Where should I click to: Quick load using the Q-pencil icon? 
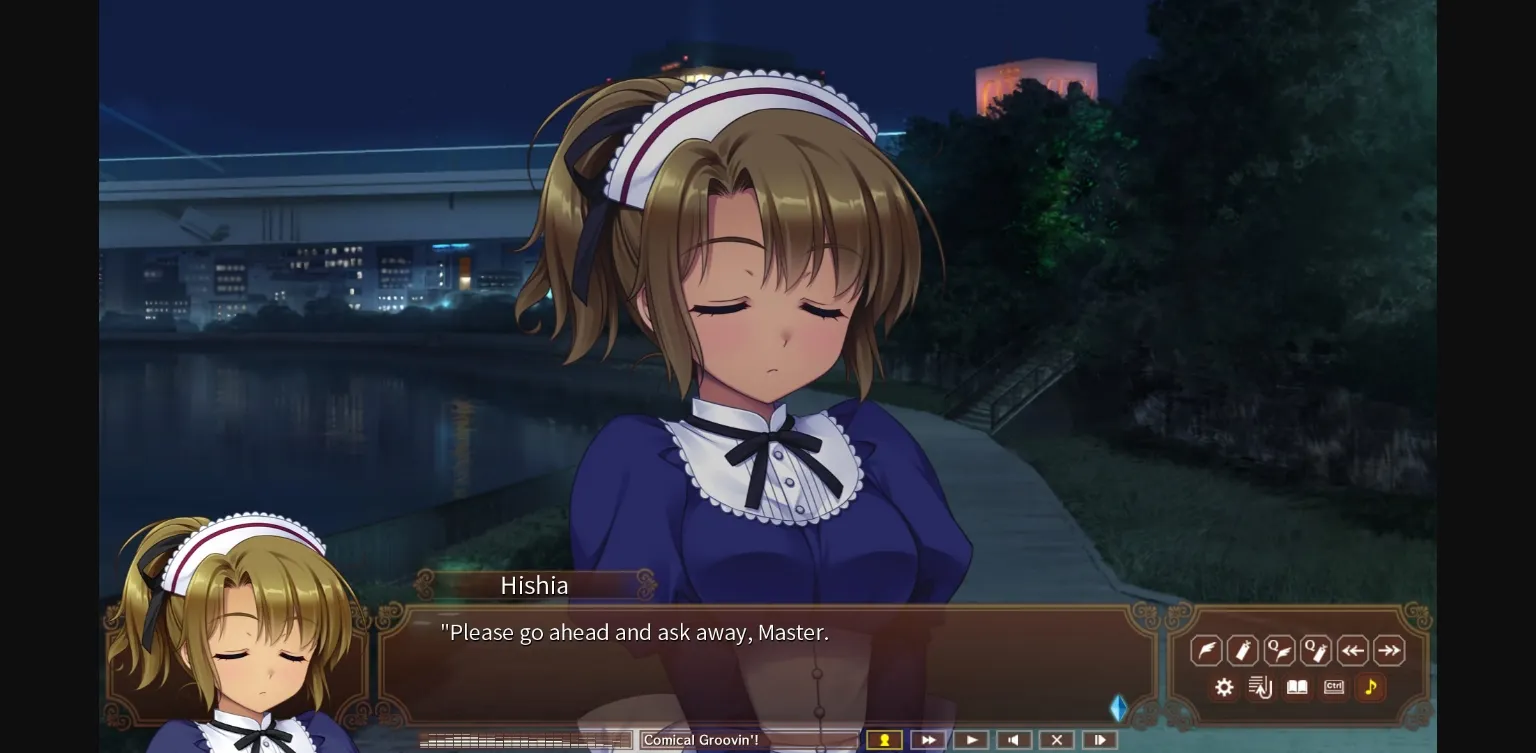click(x=1316, y=650)
